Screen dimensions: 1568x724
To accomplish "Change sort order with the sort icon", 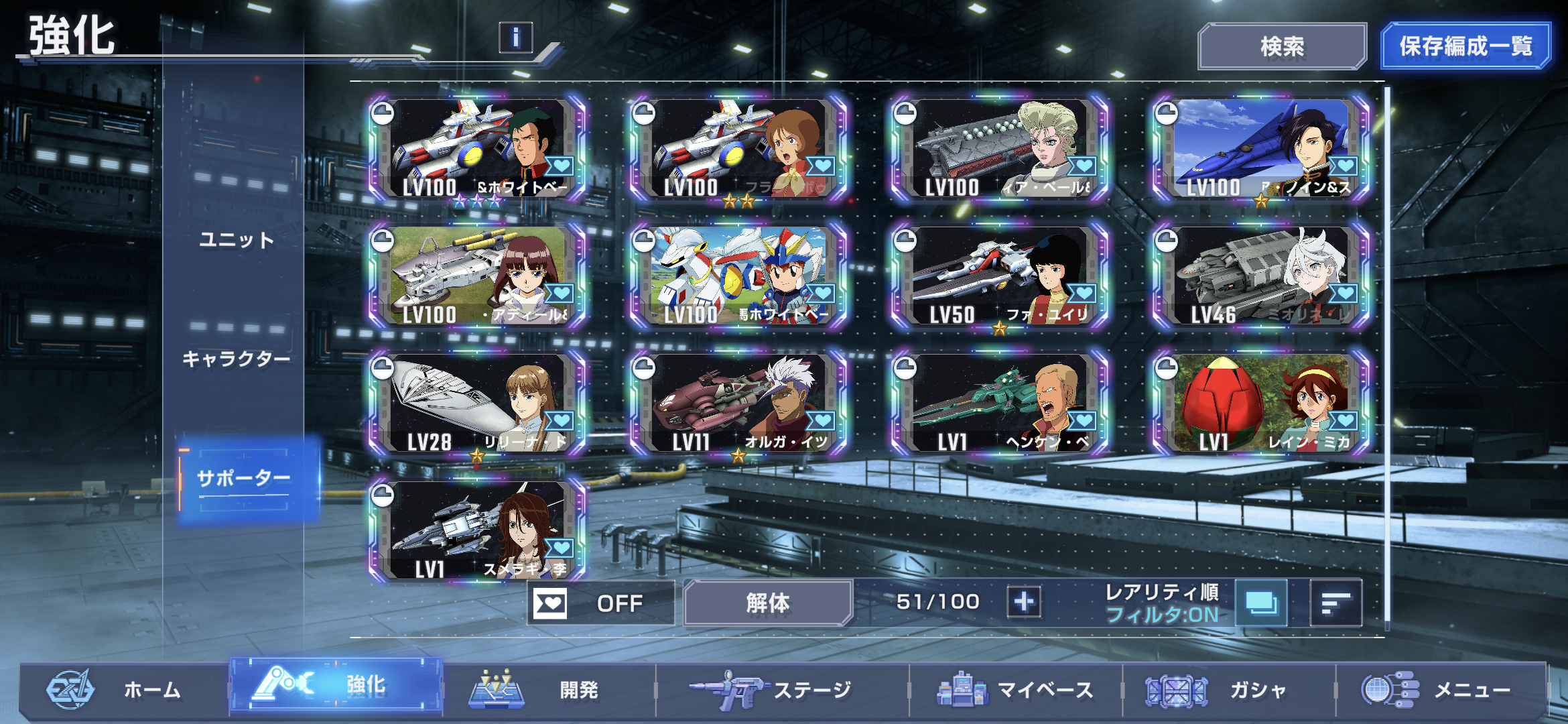I will click(x=1335, y=603).
